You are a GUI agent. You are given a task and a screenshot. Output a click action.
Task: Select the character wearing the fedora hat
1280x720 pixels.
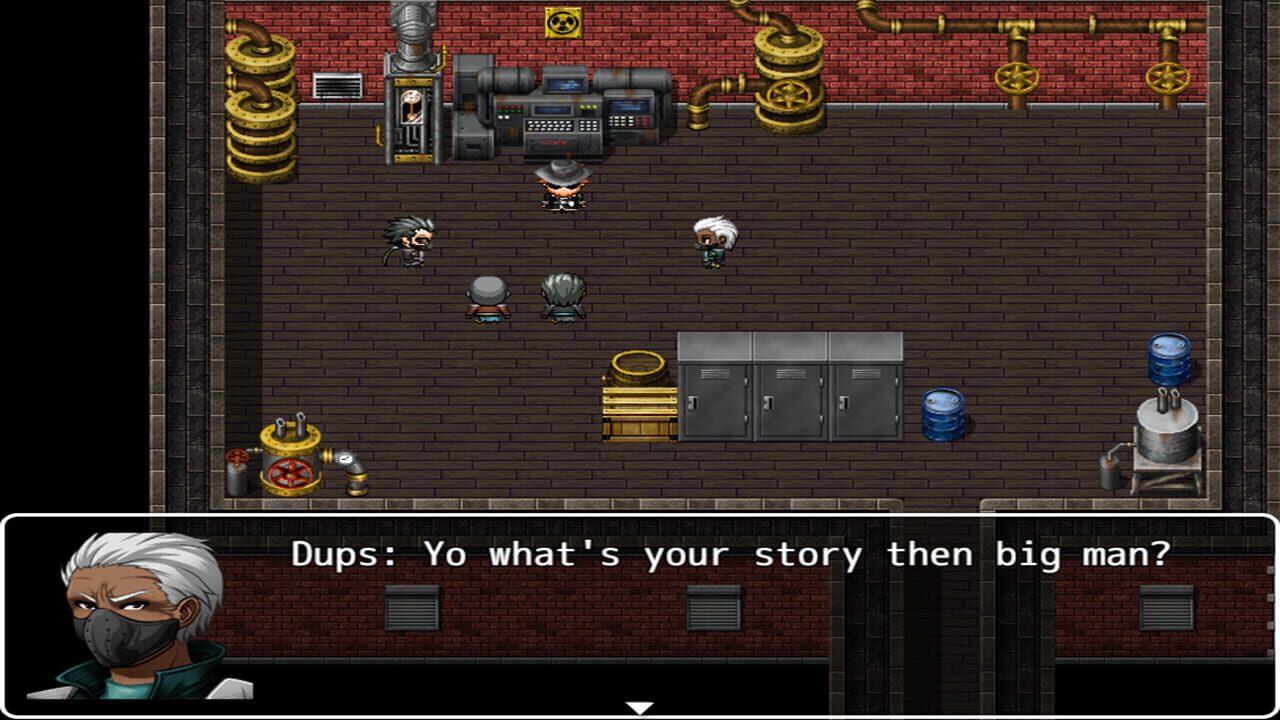coord(565,185)
